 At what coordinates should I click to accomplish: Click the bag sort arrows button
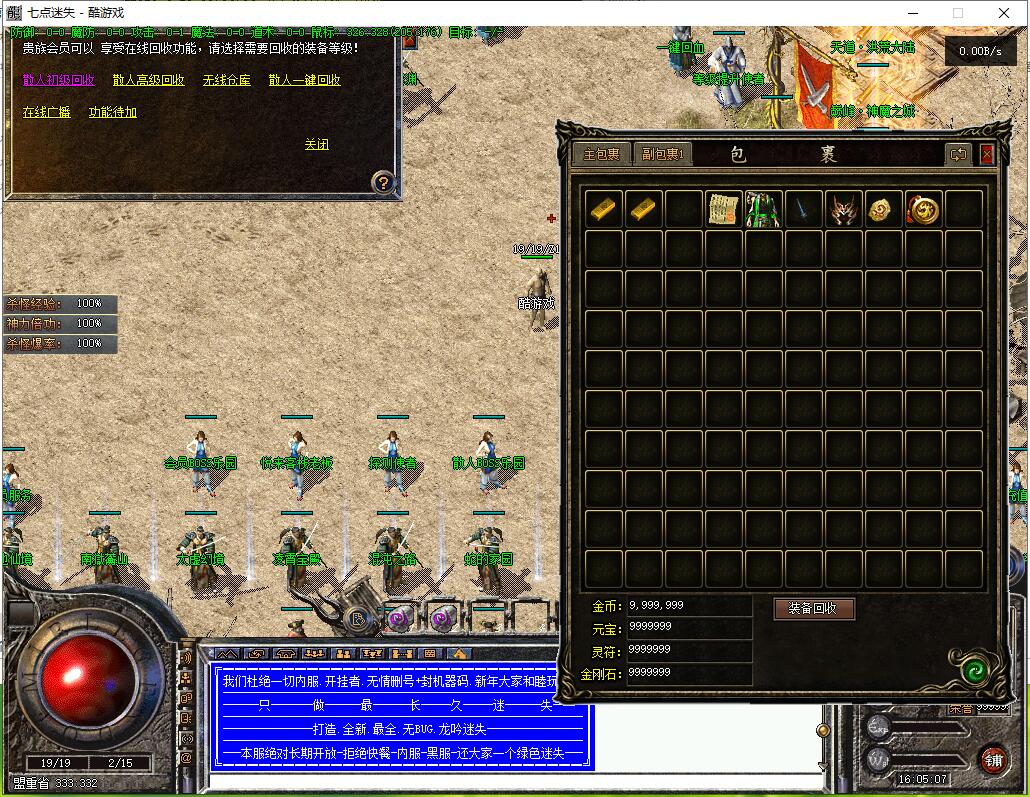(958, 154)
